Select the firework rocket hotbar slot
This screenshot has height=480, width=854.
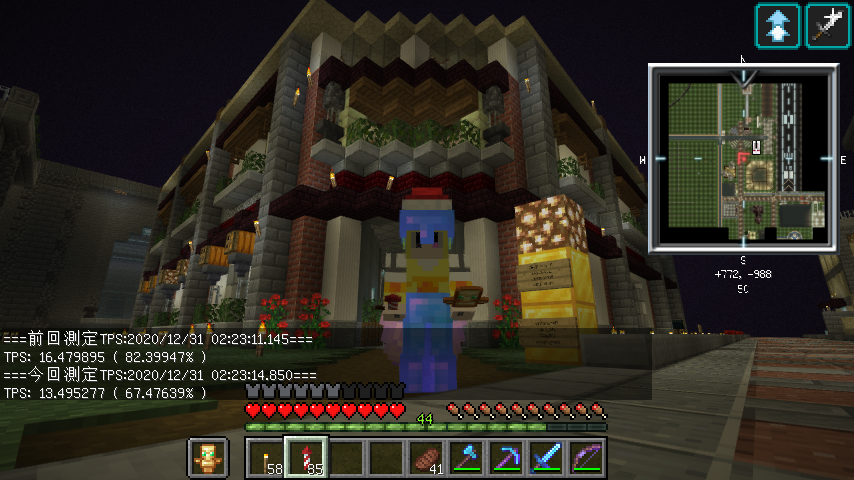coord(305,458)
